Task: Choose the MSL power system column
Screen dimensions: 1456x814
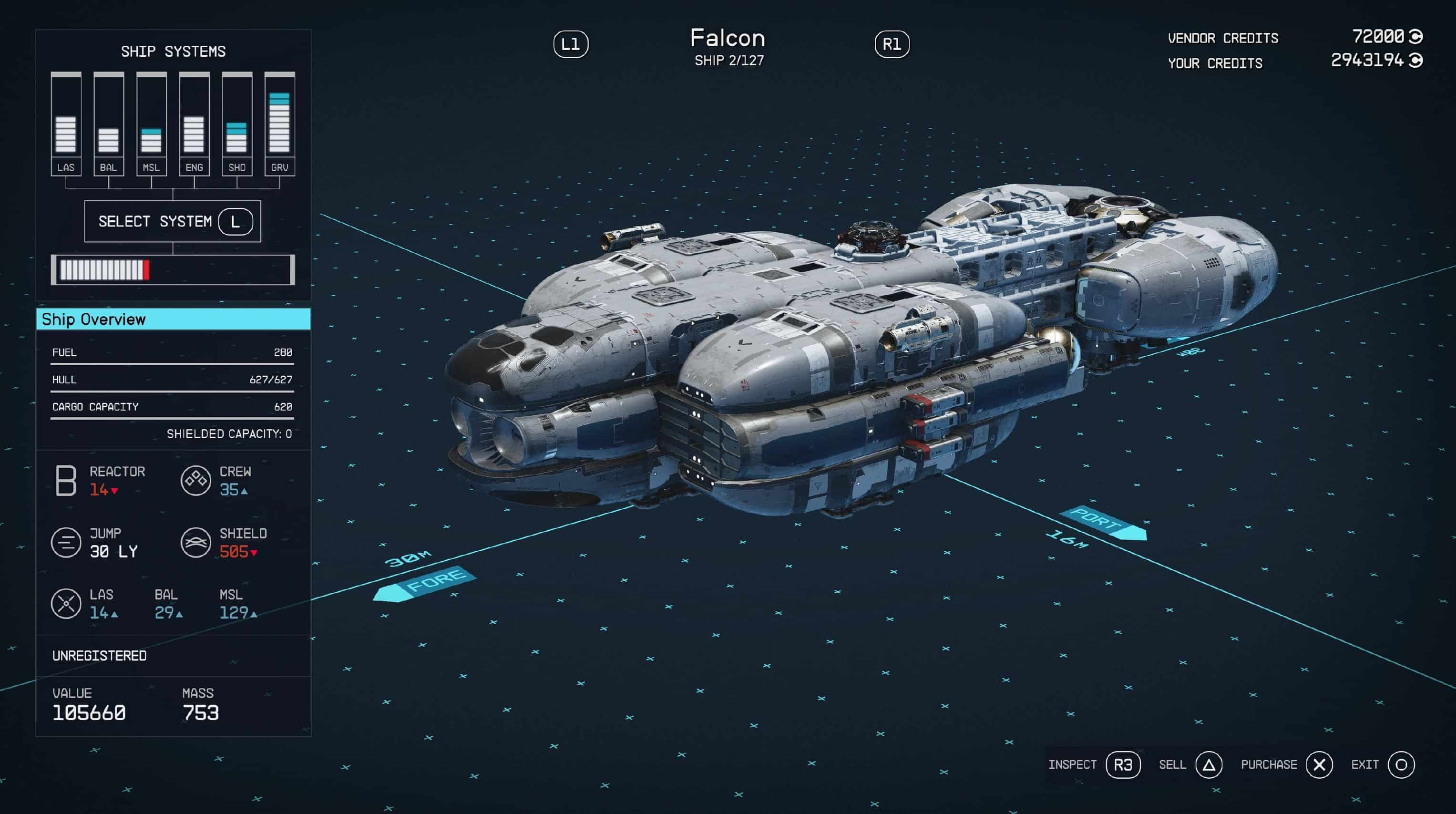Action: click(x=152, y=123)
